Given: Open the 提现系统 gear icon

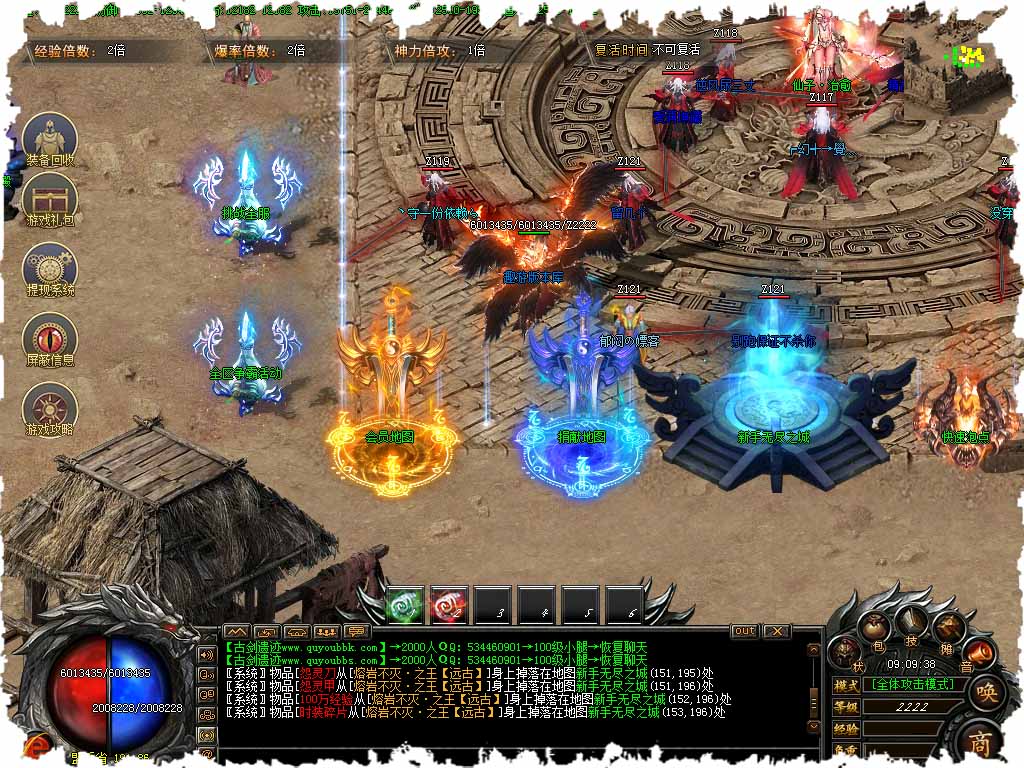Looking at the screenshot, I should [49, 267].
